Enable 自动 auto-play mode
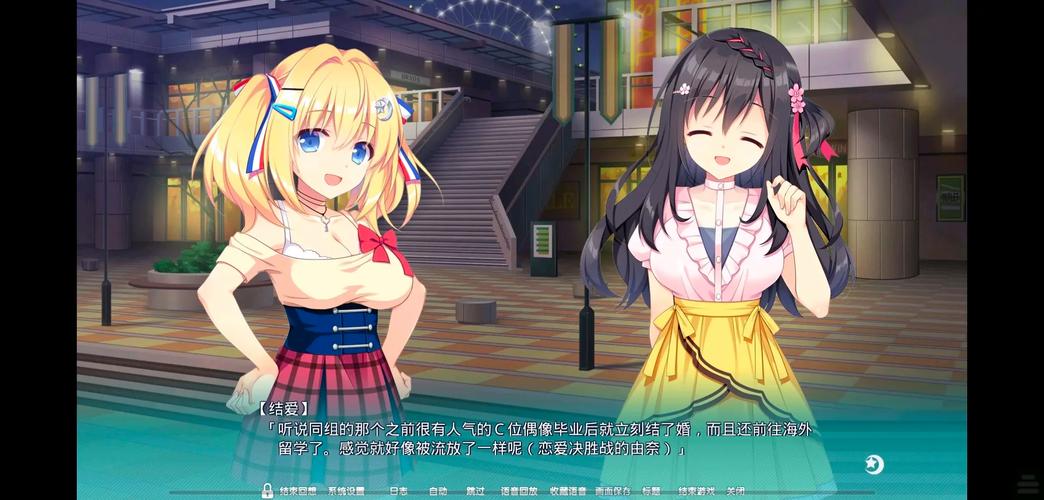Viewport: 1044px width, 500px height. pyautogui.click(x=438, y=492)
